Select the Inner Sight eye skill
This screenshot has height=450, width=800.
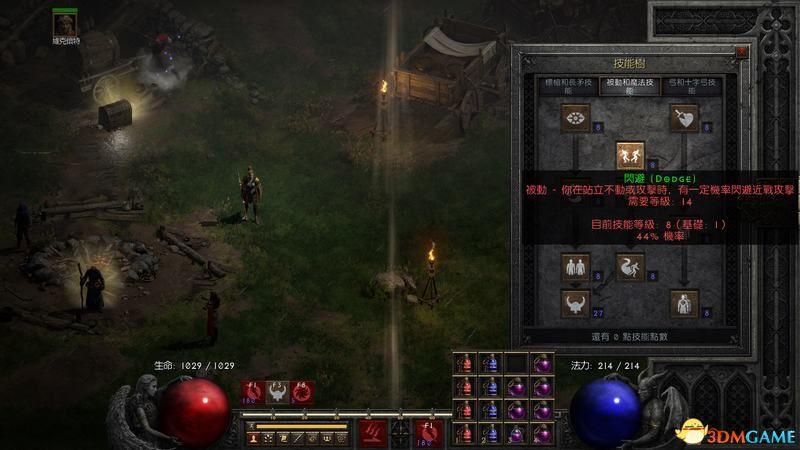click(x=574, y=119)
